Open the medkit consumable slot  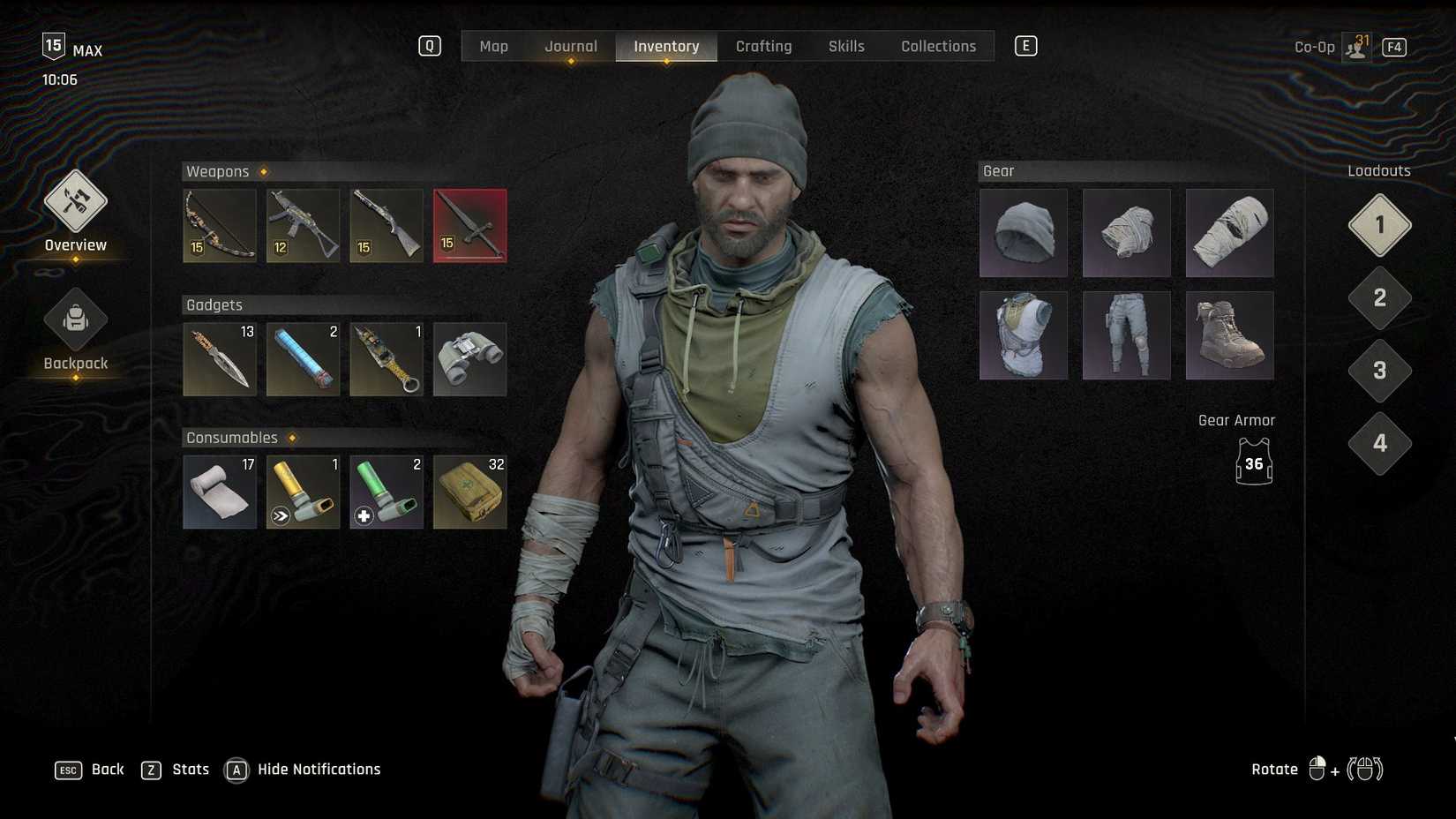[x=469, y=492]
